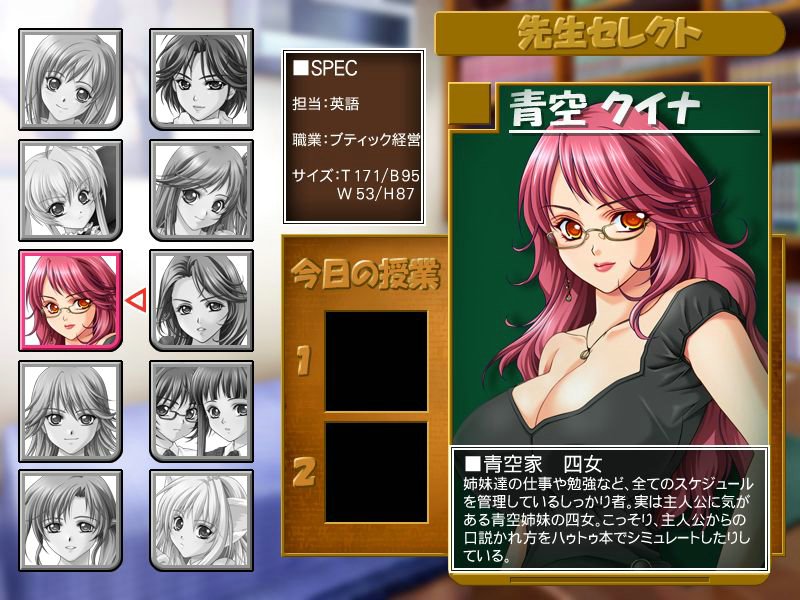Screen dimensions: 800x600
Task: Select the red-haired teacher with glasses portrait
Action: coord(71,300)
